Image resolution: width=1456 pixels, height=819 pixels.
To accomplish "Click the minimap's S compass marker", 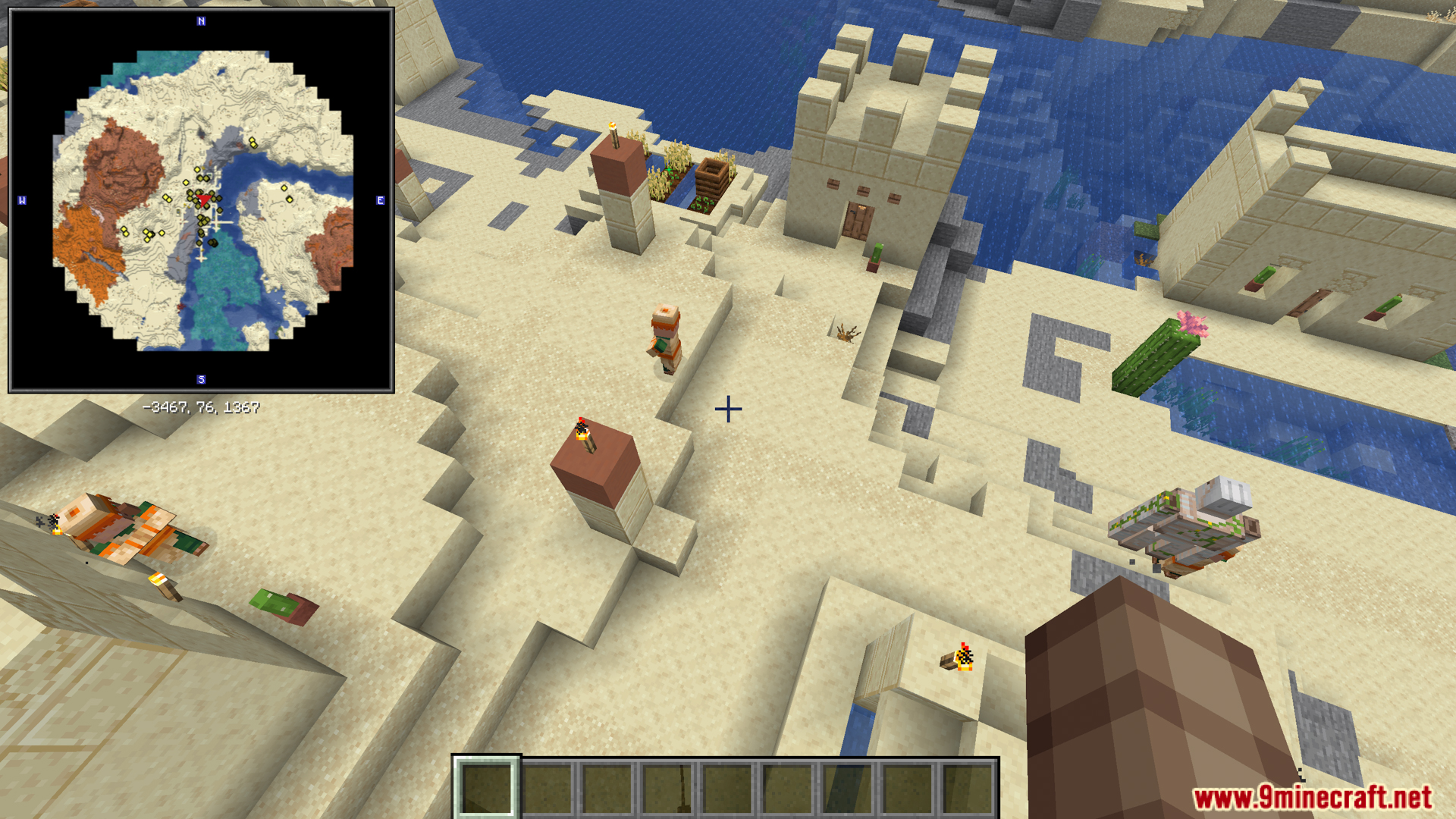I will (x=201, y=379).
